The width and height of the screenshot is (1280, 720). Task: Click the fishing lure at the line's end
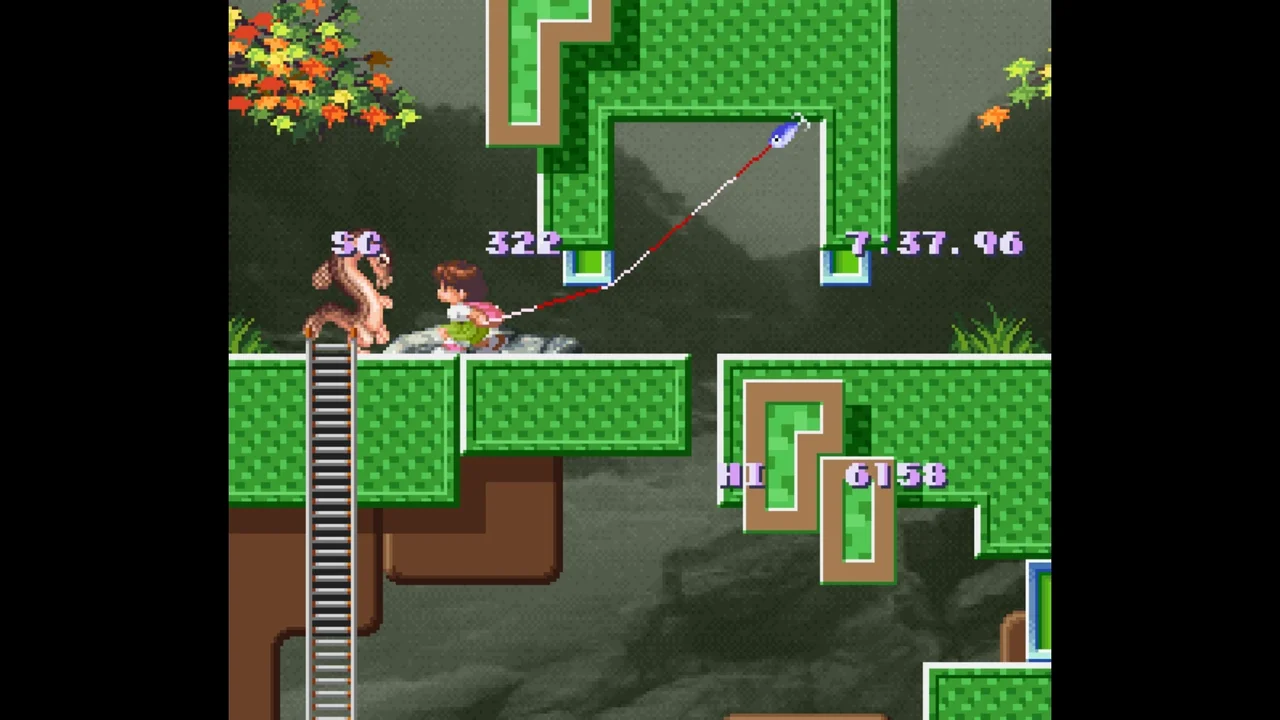[785, 135]
